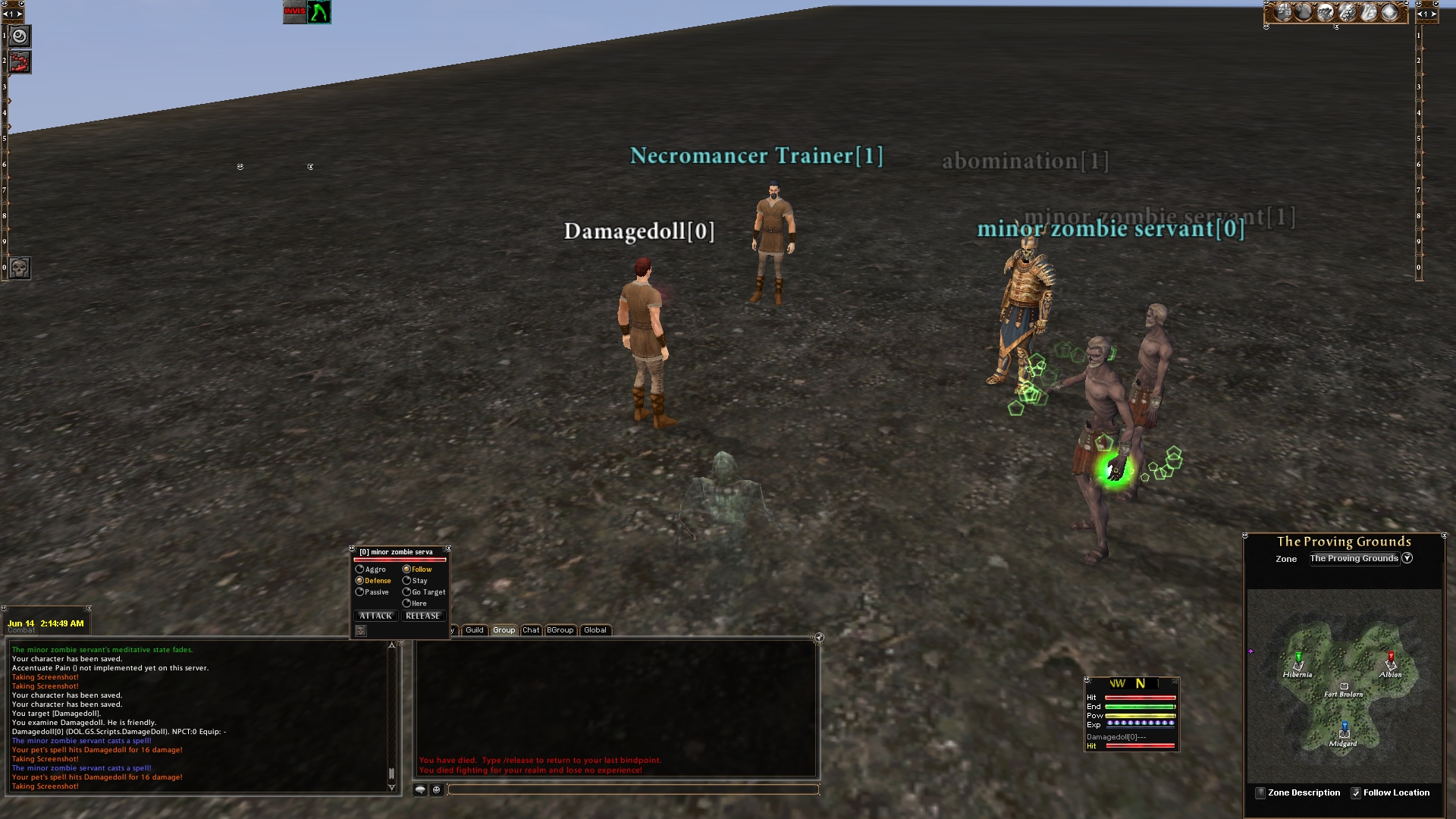Order the pet to ATTACK
Image resolution: width=1456 pixels, height=819 pixels.
376,616
